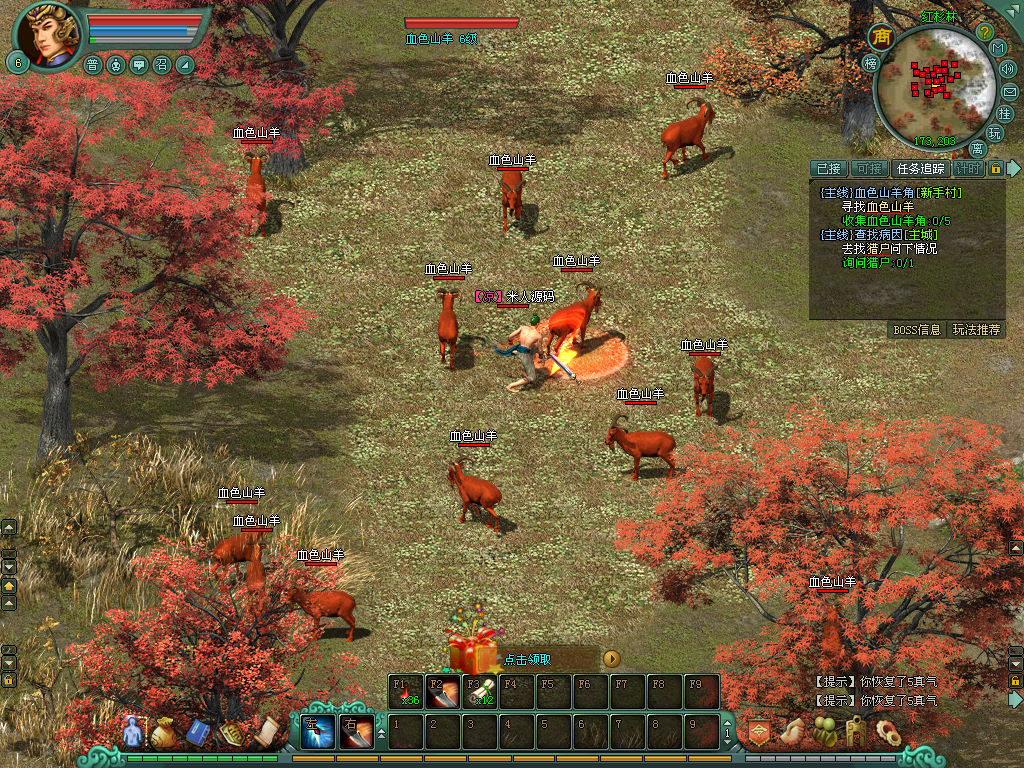Open the BOSS信息 panel
This screenshot has width=1024, height=768.
click(917, 330)
